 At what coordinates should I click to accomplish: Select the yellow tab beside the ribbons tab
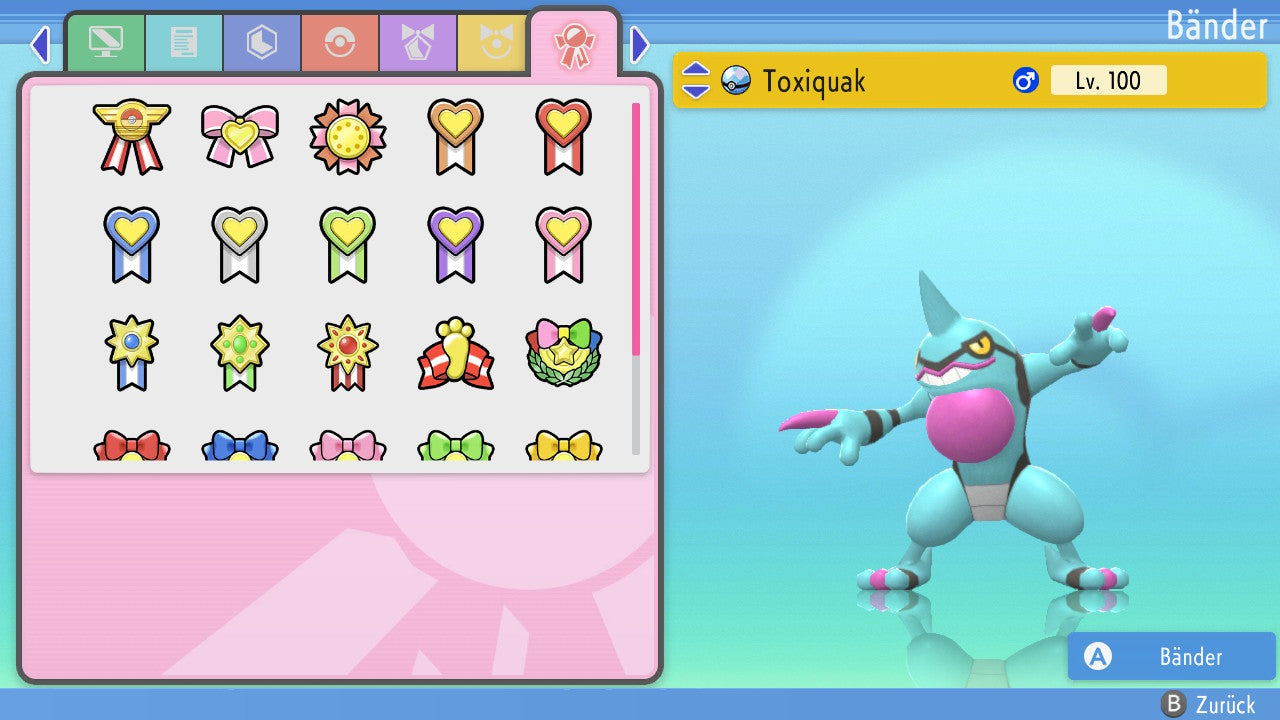tap(492, 43)
